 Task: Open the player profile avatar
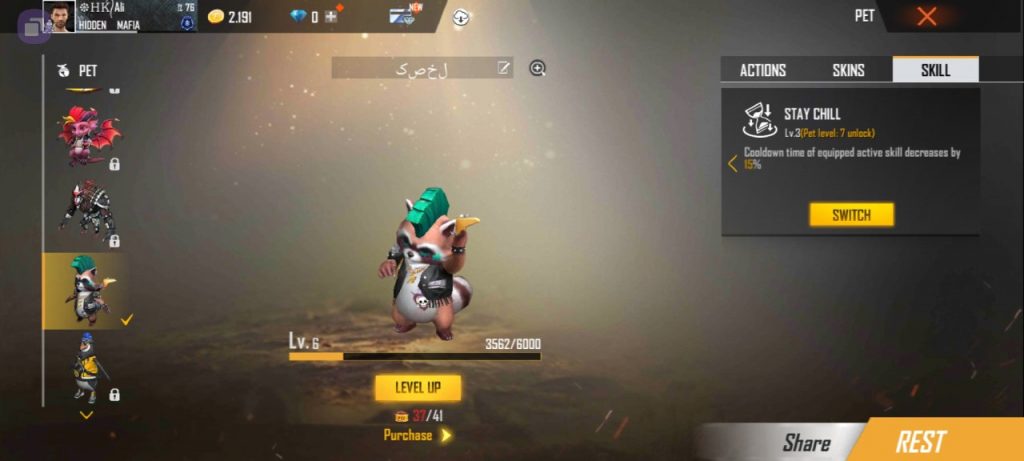click(x=59, y=16)
